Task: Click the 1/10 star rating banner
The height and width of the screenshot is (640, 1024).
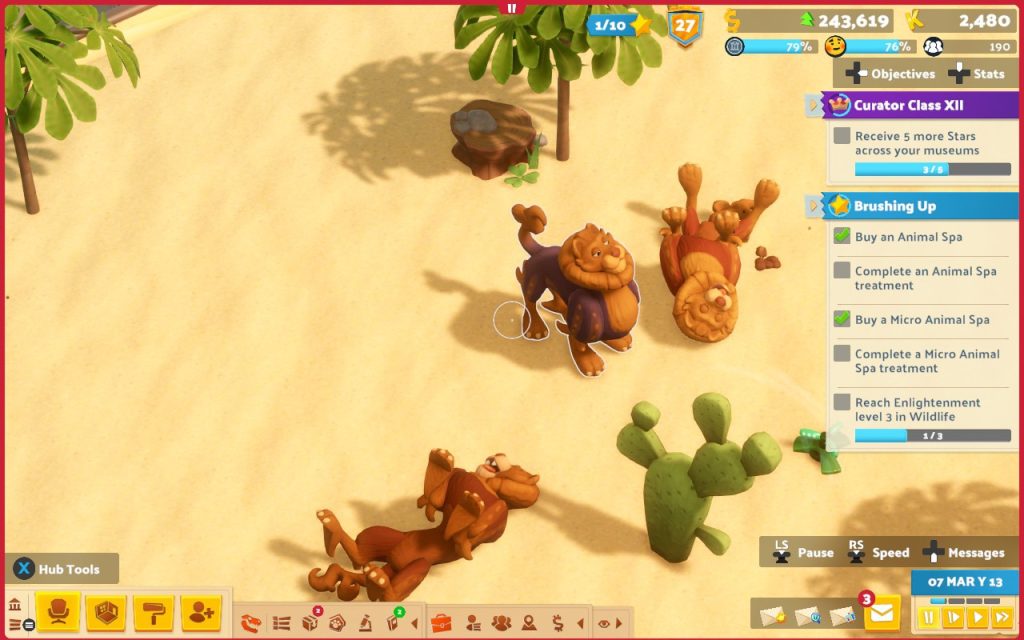Action: coord(620,25)
